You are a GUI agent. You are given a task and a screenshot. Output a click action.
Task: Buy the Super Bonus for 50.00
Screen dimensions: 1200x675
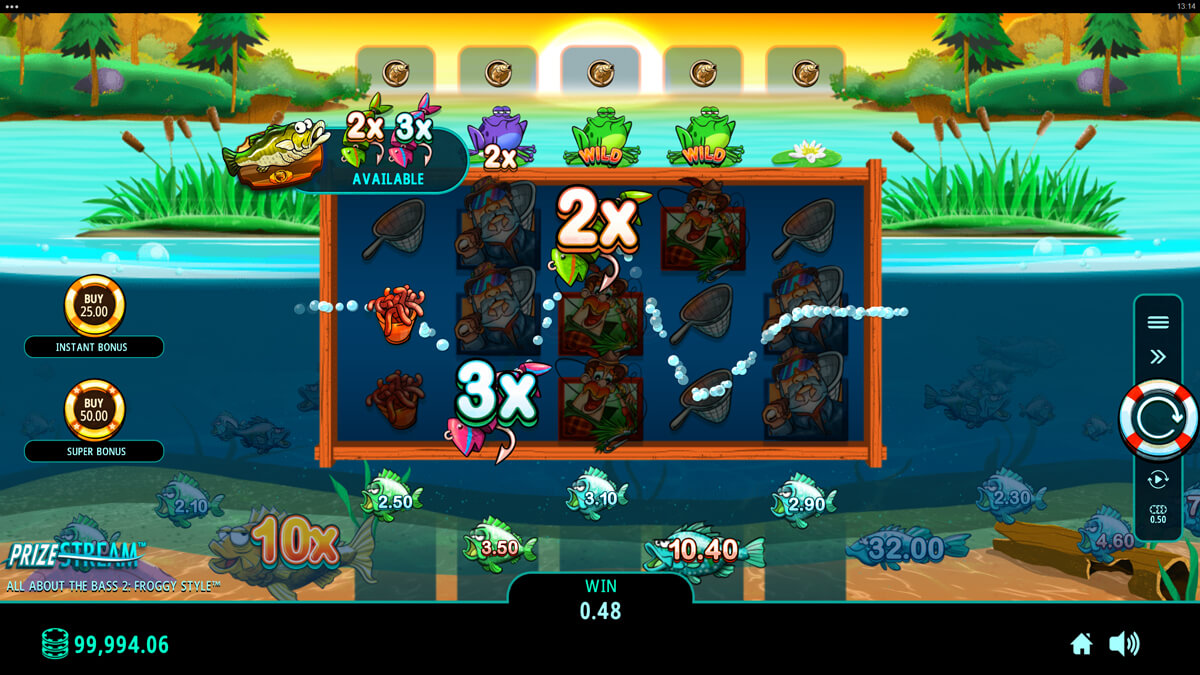[94, 410]
